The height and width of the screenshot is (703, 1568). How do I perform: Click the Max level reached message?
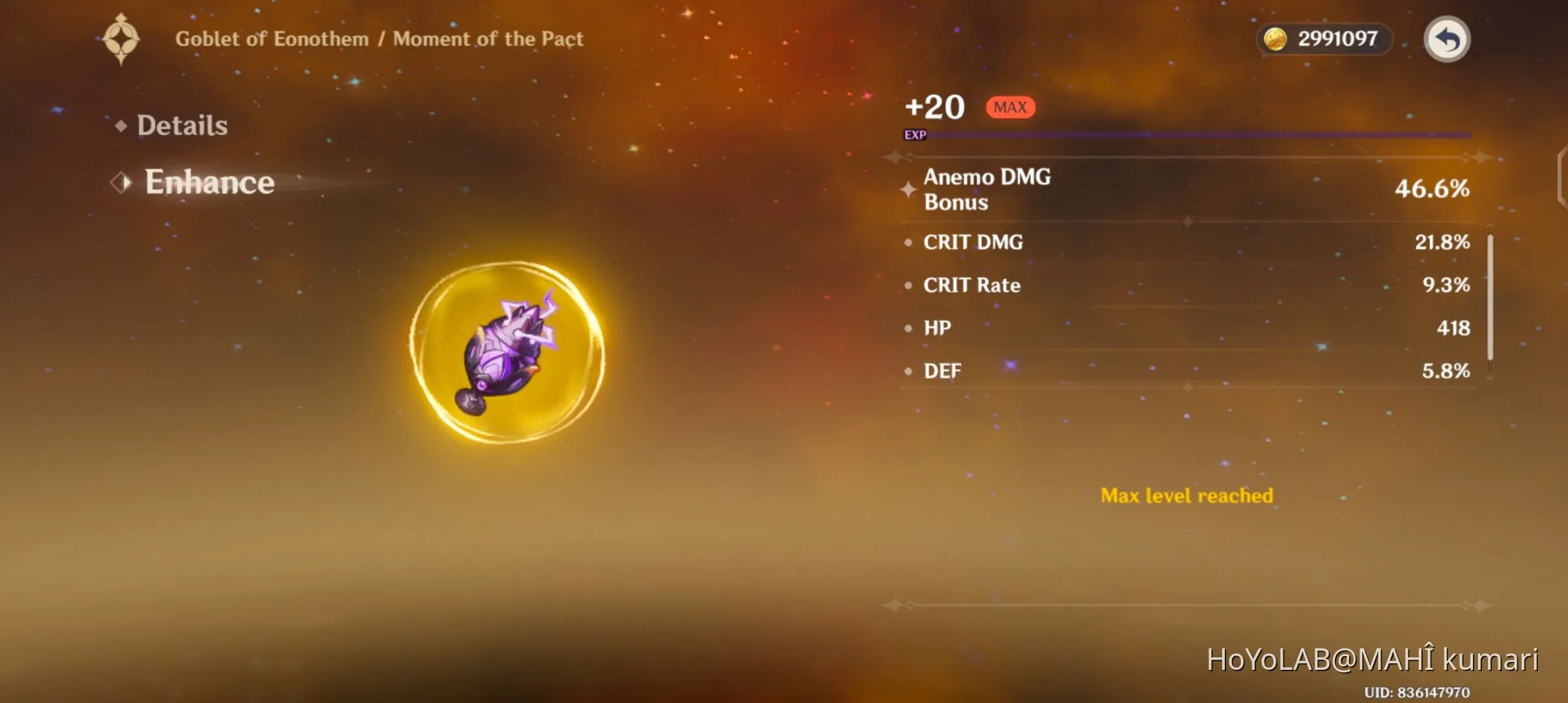point(1186,495)
